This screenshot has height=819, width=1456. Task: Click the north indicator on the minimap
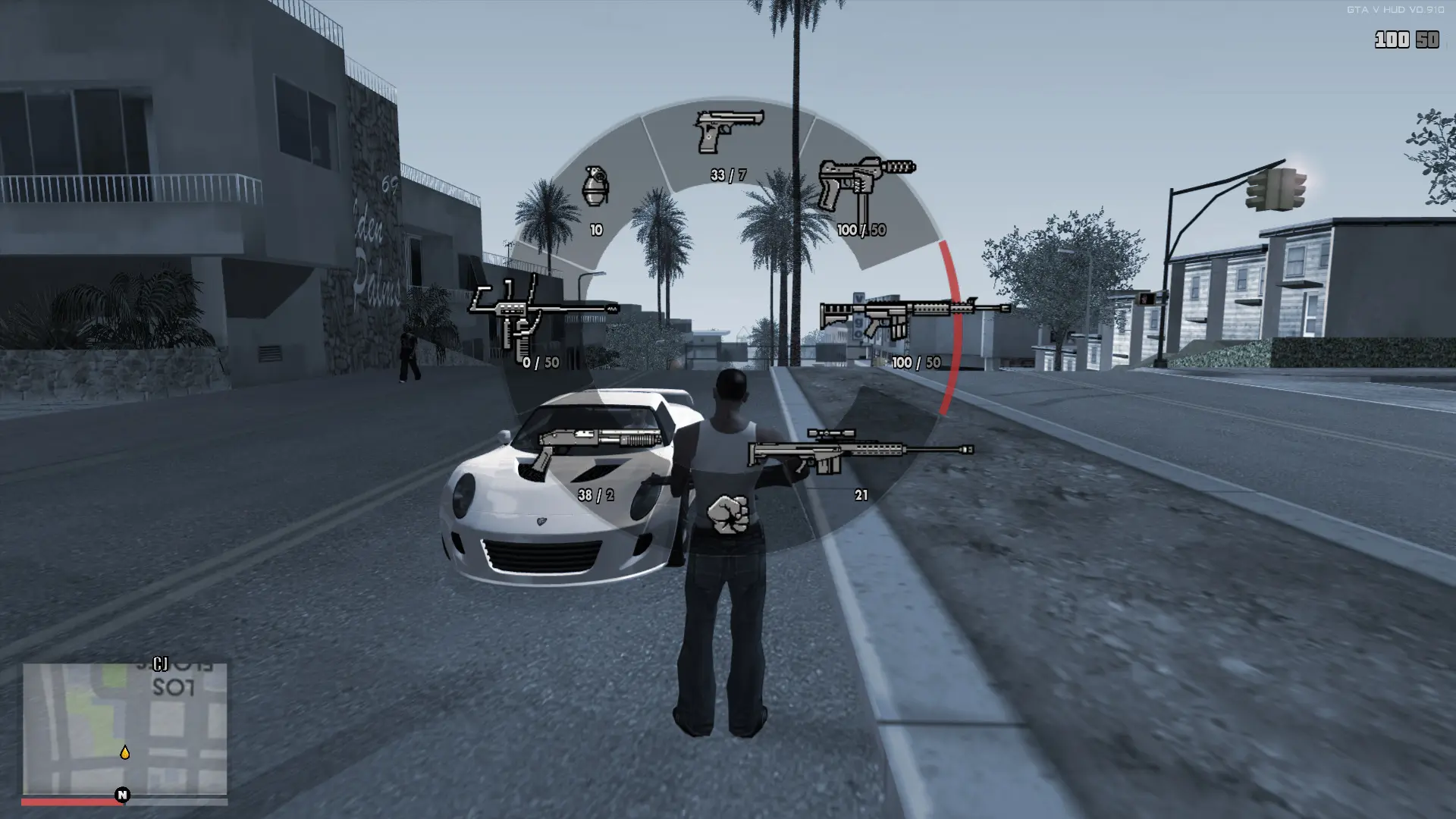pos(121,795)
